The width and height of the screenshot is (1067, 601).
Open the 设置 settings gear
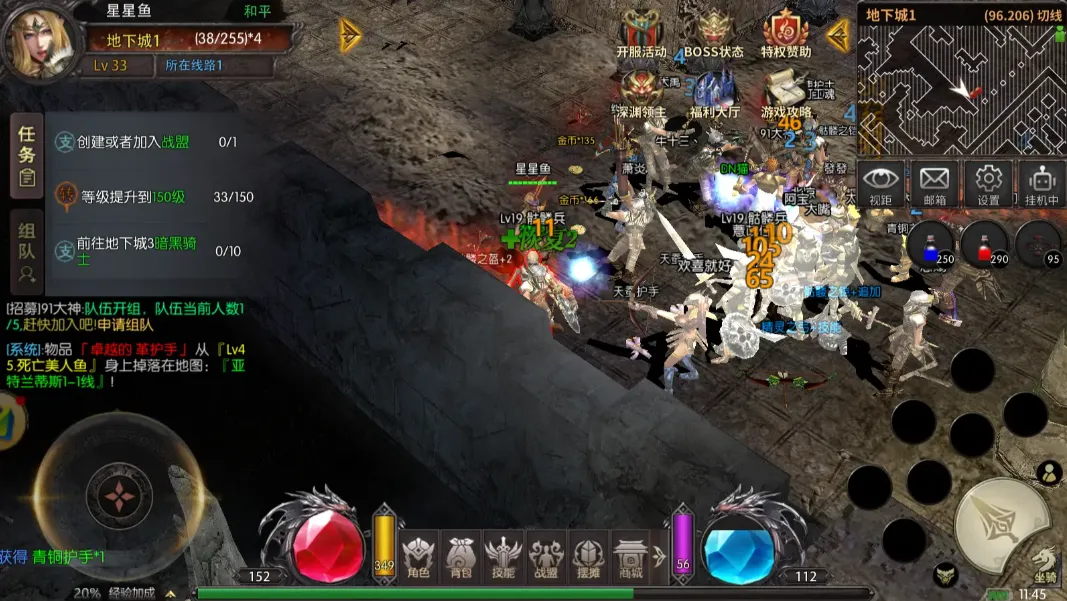(988, 183)
